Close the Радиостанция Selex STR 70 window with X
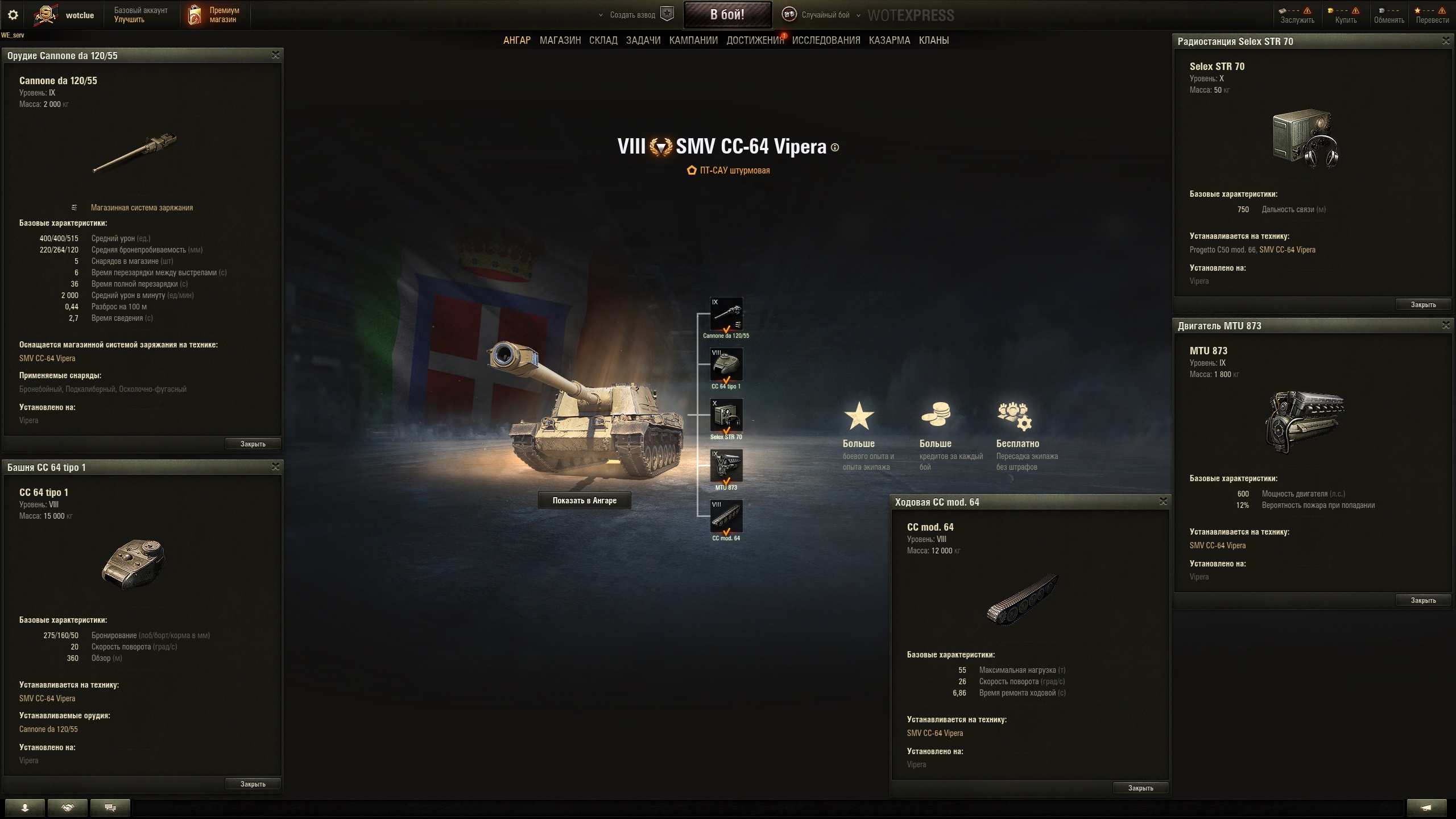Image resolution: width=1456 pixels, height=819 pixels. [x=1446, y=41]
